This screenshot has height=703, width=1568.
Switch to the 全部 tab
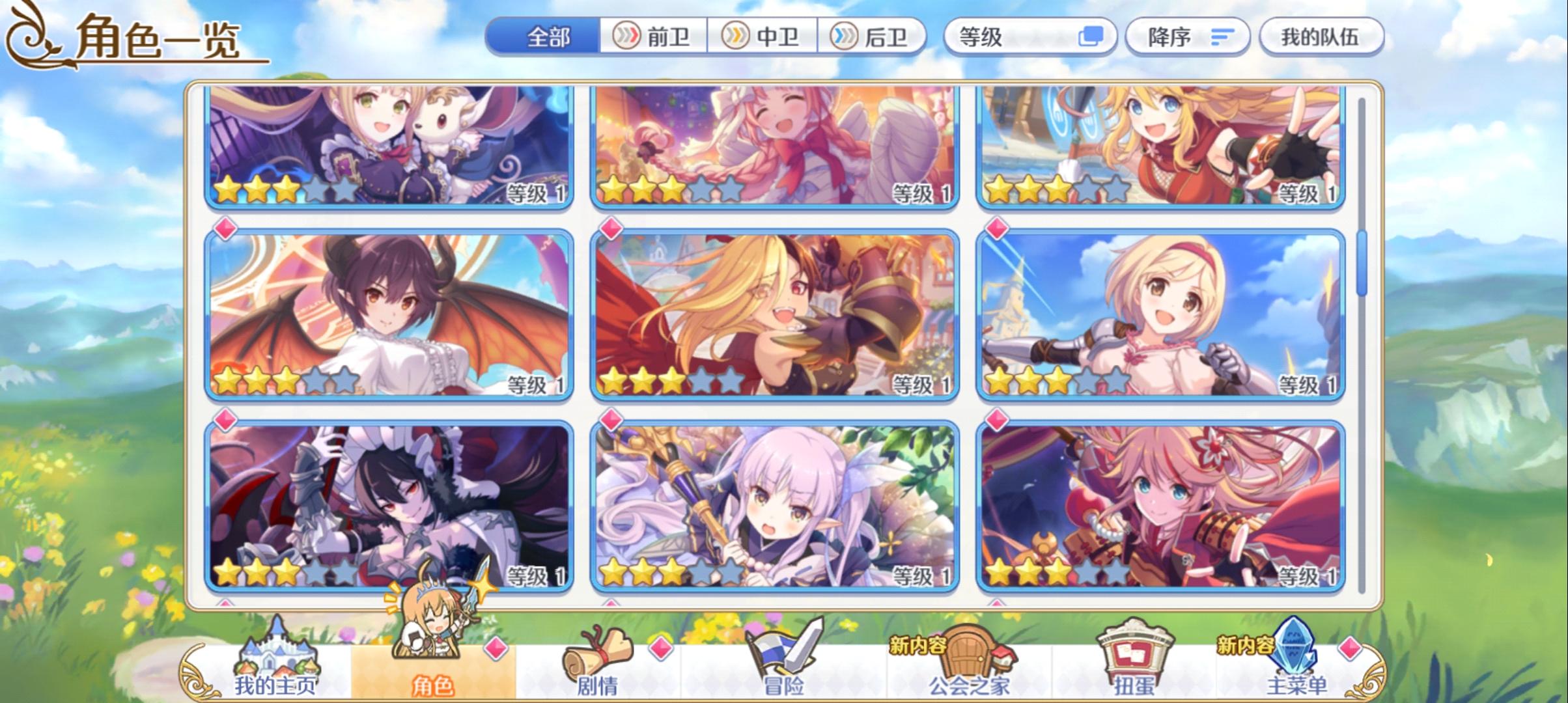(x=549, y=37)
